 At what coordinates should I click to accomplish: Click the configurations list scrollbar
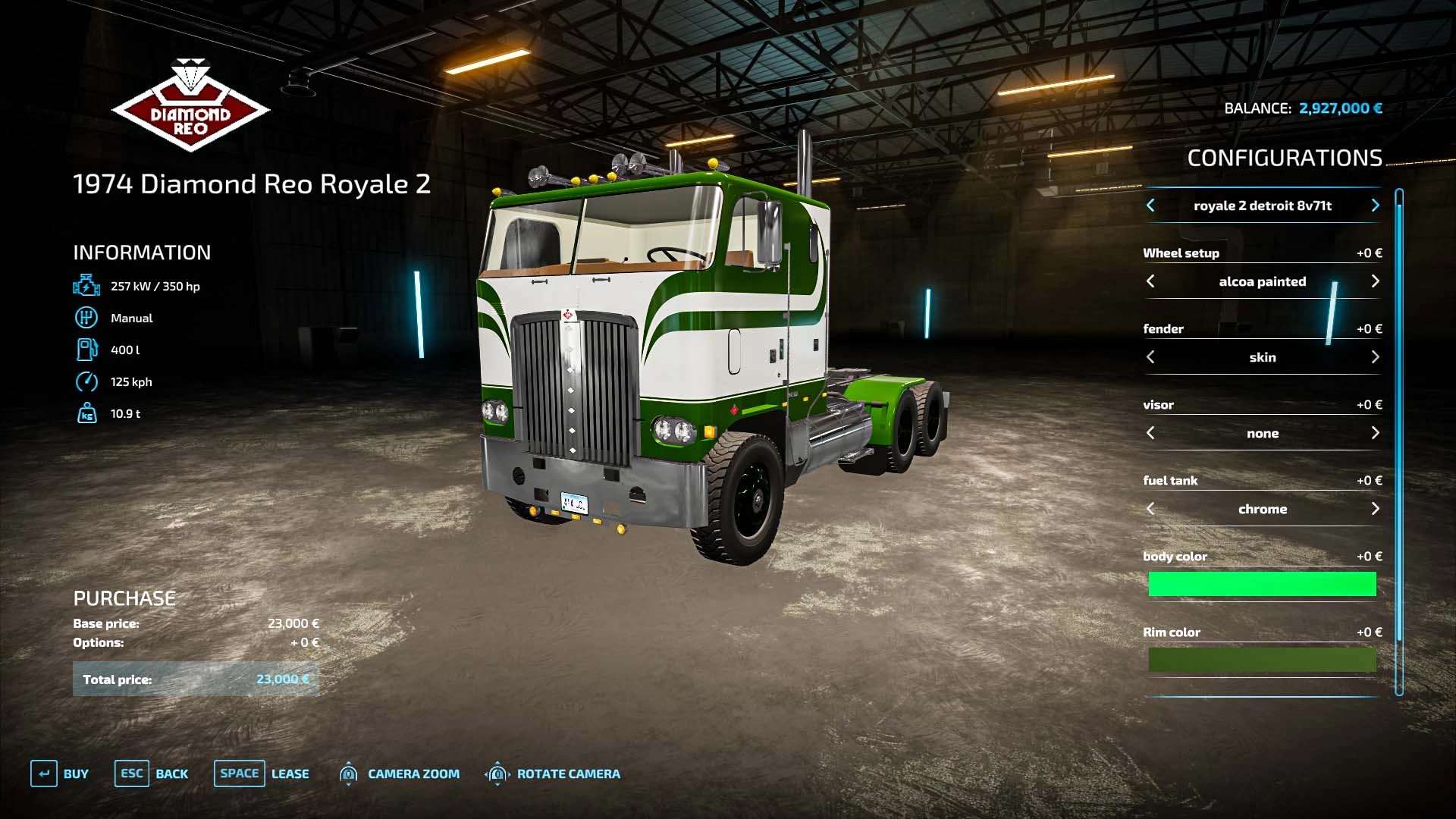(1399, 440)
